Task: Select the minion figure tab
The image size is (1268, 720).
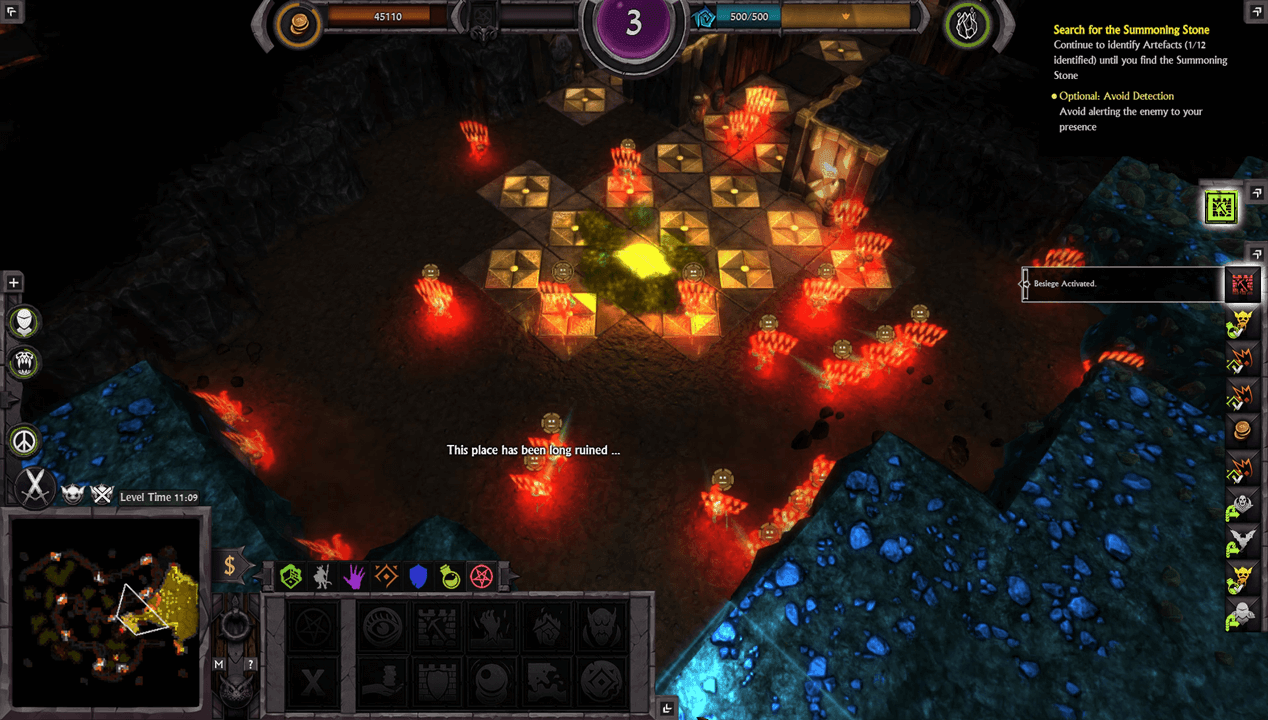Action: [322, 575]
